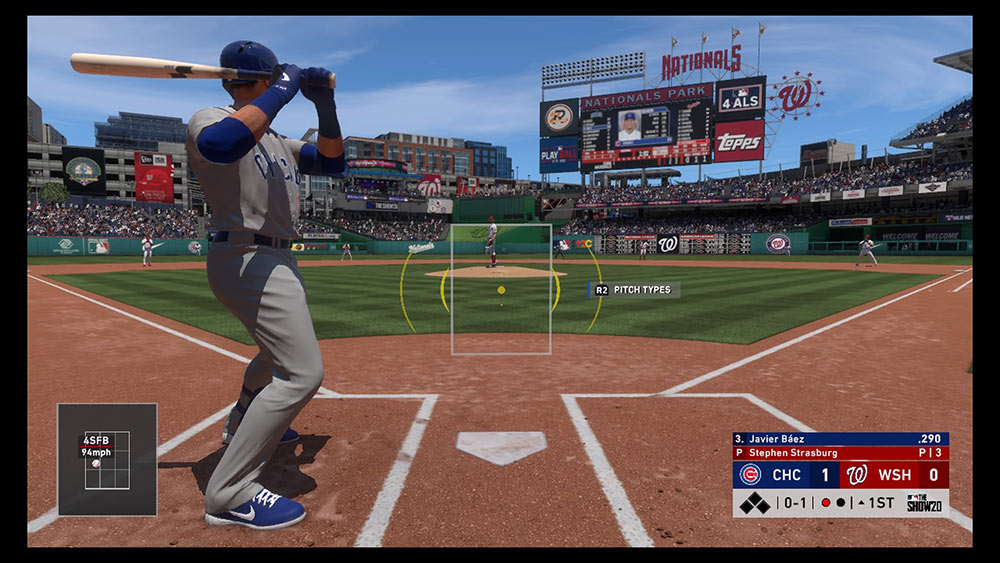Select the last-pitch location panel showing 4SFB
1000x563 pixels.
click(x=107, y=459)
